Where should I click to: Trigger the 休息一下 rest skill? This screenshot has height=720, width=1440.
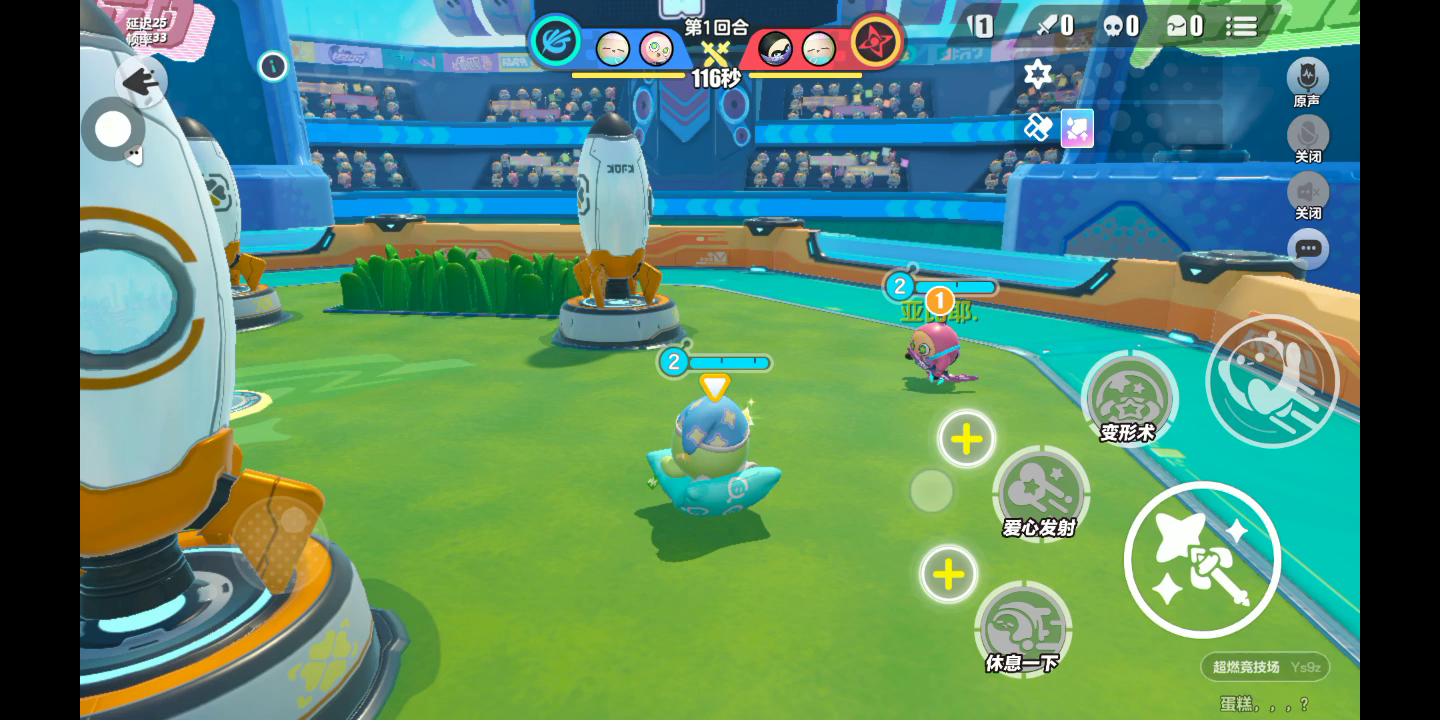point(1022,629)
